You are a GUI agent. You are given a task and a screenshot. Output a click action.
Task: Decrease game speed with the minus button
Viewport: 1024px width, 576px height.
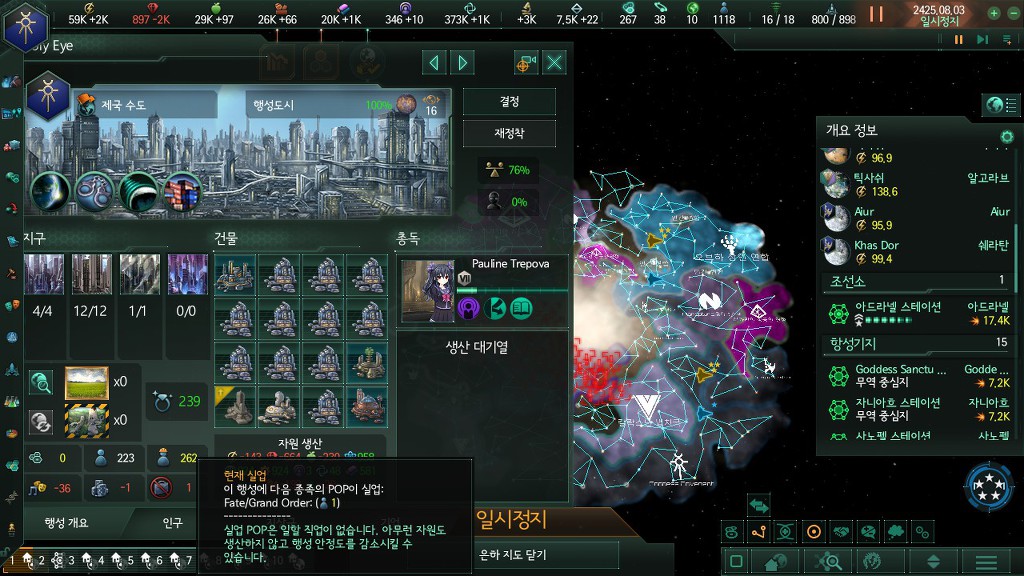coord(1012,14)
